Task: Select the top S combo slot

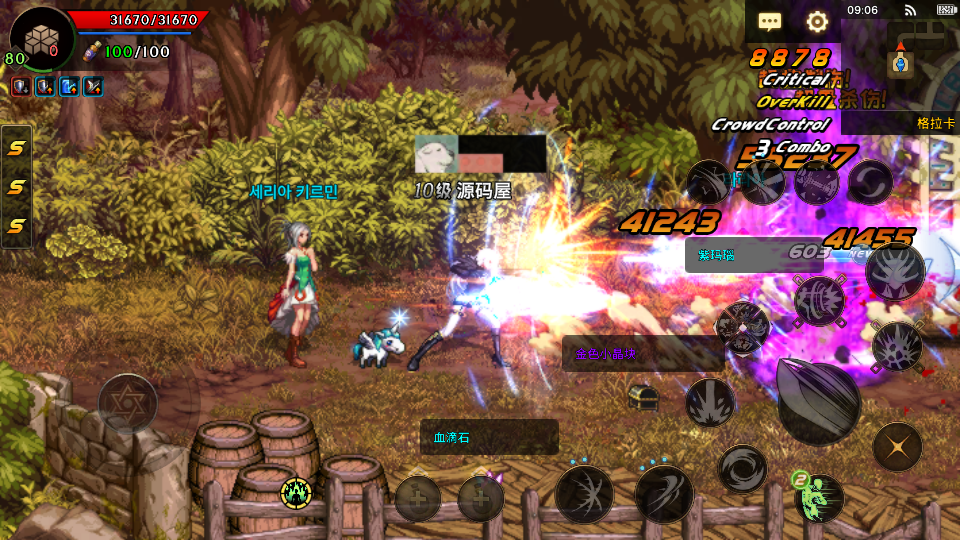Action: [x=17, y=148]
